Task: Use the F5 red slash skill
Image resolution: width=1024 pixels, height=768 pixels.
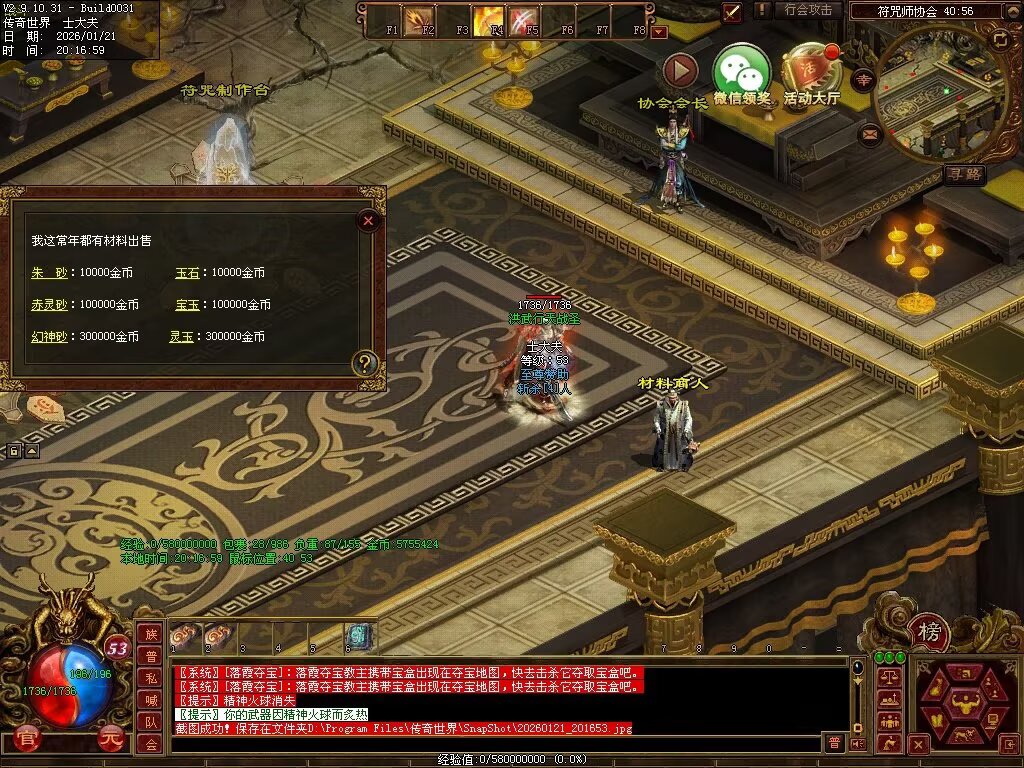Action: pyautogui.click(x=524, y=20)
